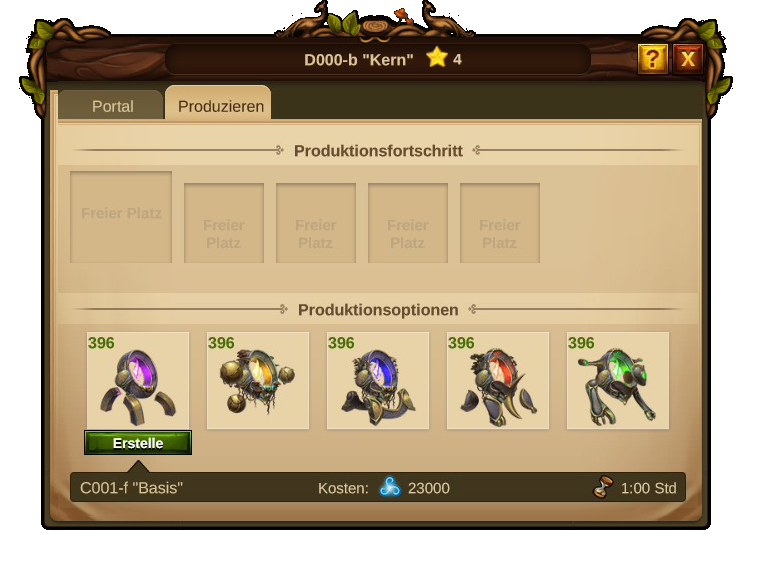This screenshot has height=567, width=771.
Task: Select the red-gem portal production option
Action: click(x=498, y=381)
